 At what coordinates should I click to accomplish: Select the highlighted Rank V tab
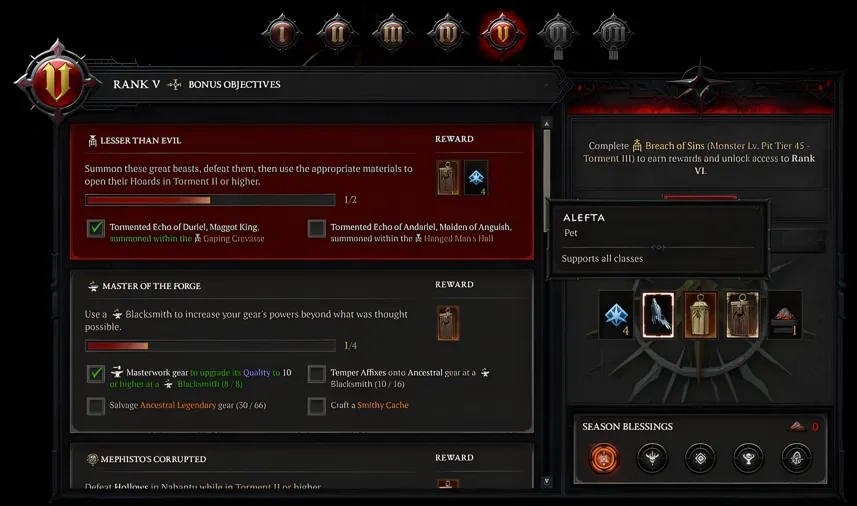point(503,33)
